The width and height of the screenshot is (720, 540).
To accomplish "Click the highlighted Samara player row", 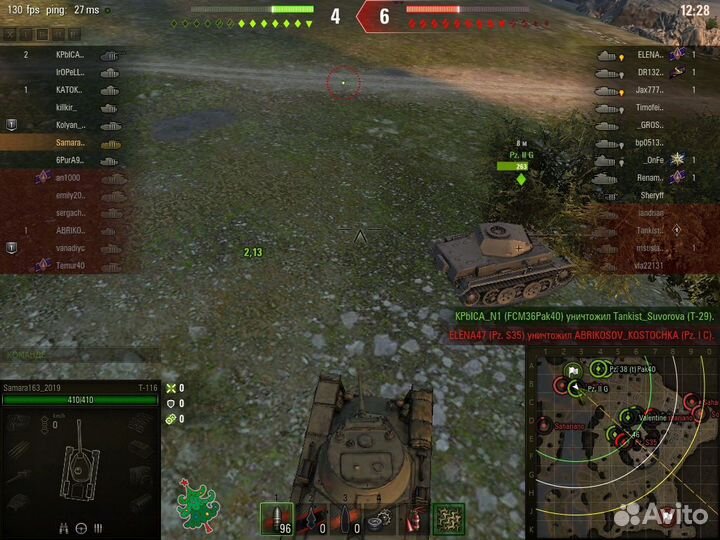I will click(x=70, y=143).
